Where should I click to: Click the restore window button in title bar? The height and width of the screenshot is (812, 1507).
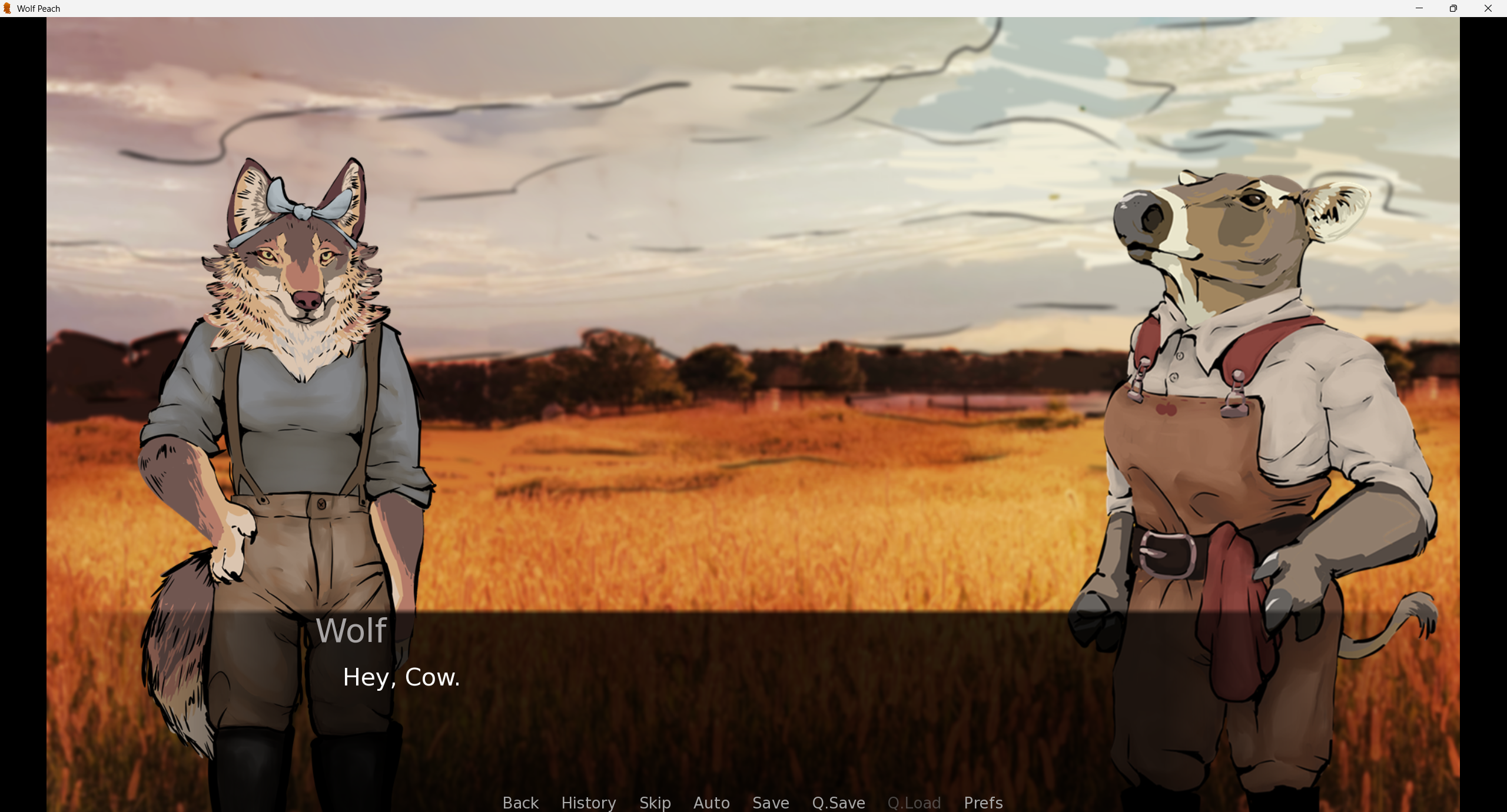(1453, 8)
